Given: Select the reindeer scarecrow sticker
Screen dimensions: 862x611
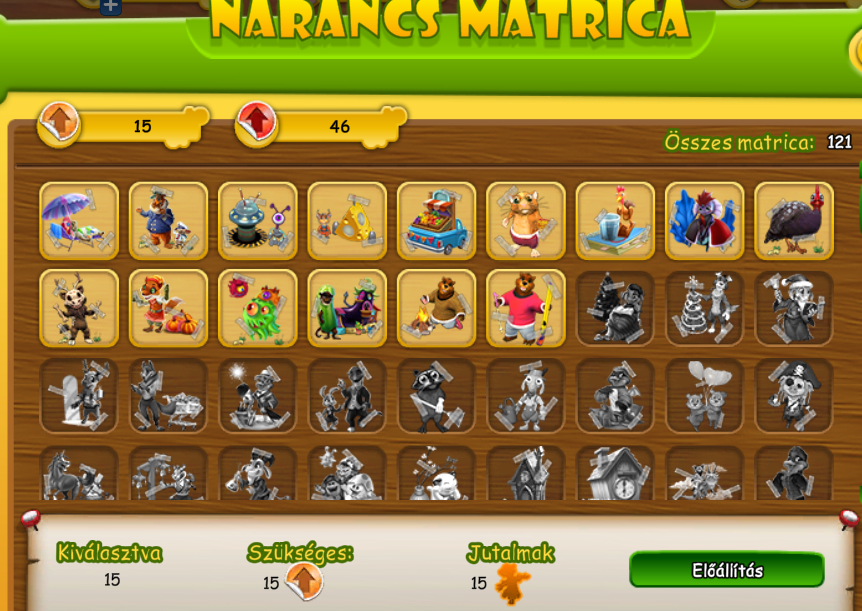Looking at the screenshot, I should [x=79, y=308].
